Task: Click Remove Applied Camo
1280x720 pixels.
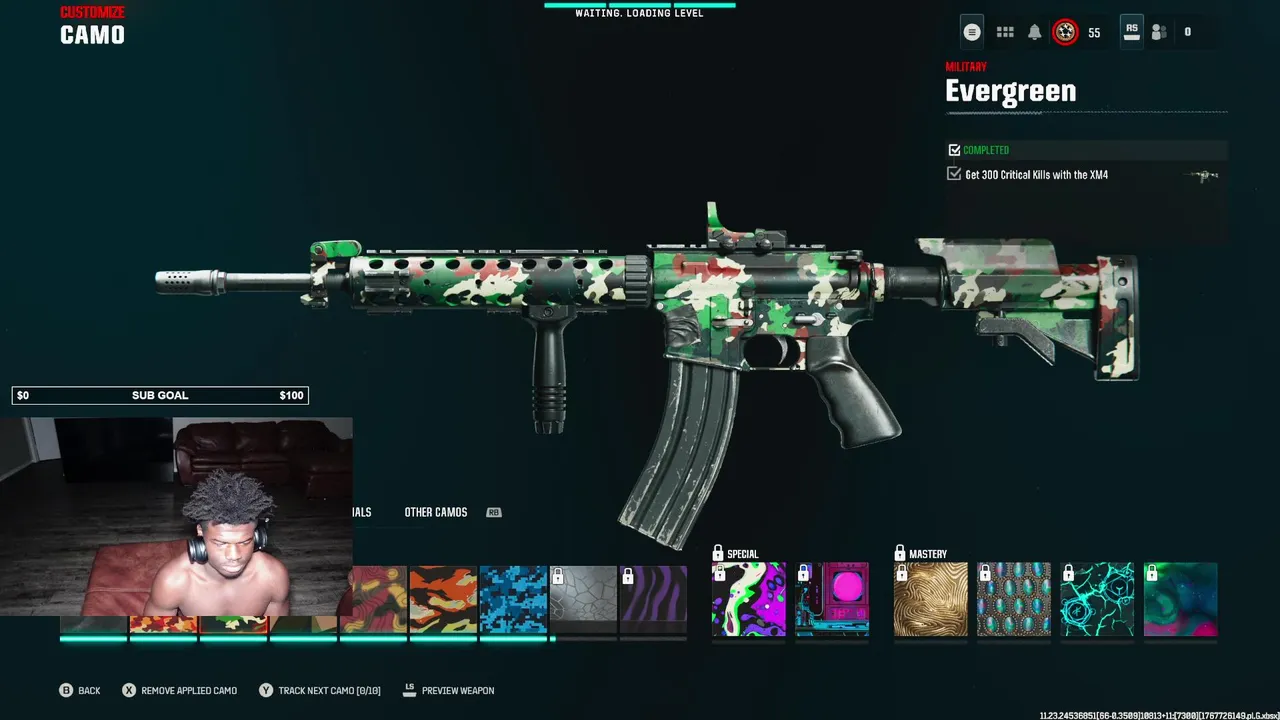Action: coord(188,691)
